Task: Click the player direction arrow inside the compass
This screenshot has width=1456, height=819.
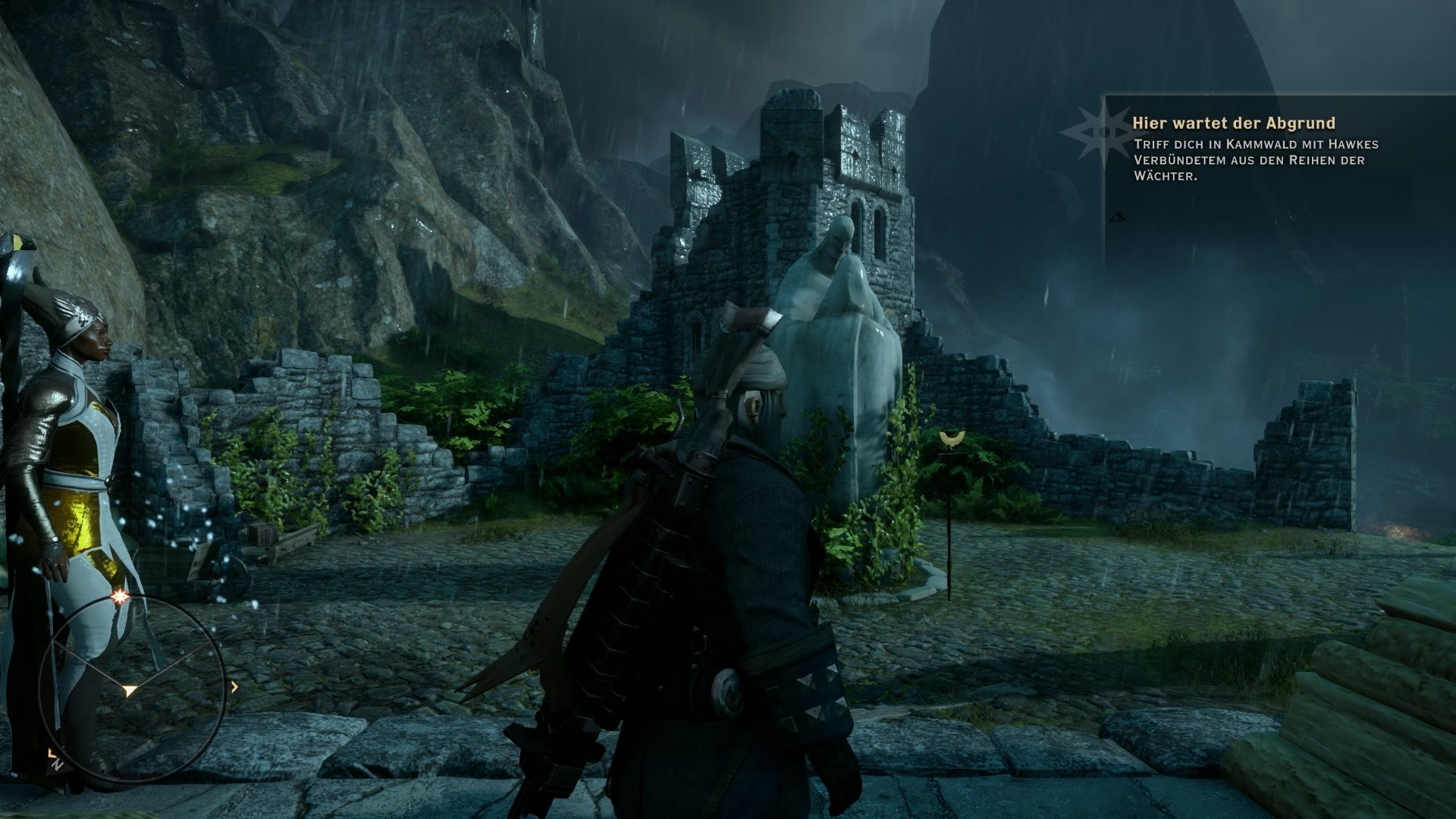Action: click(130, 691)
